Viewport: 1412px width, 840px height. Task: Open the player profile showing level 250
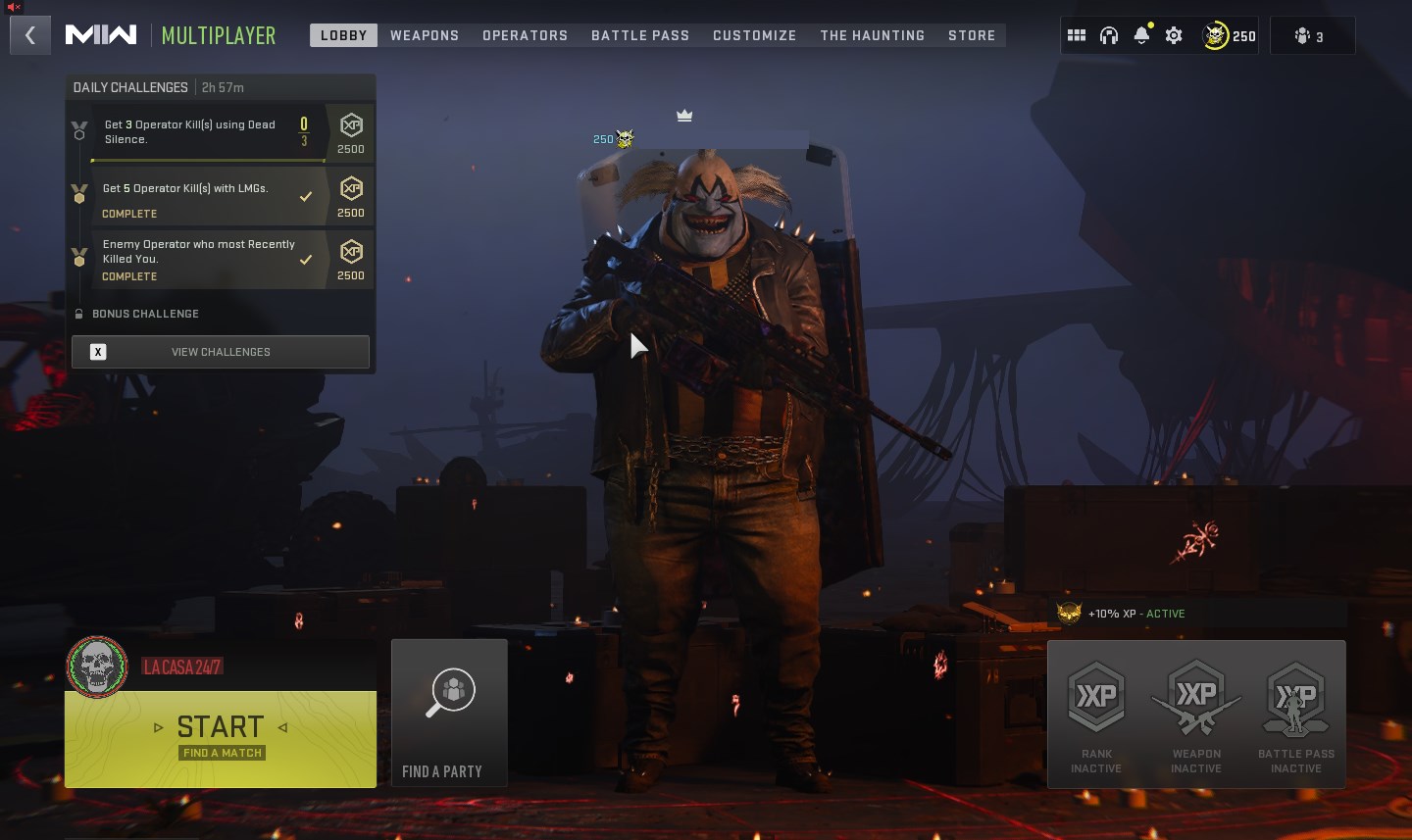(1230, 36)
